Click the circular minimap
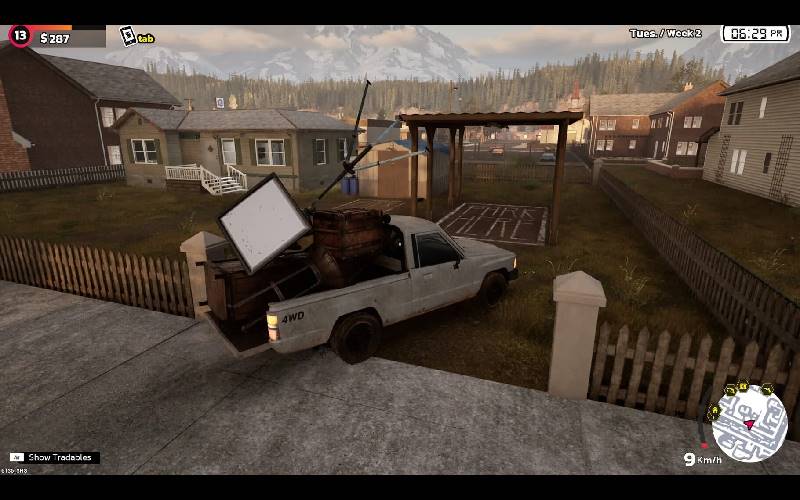Screen dimensions: 800x500 point(749,422)
